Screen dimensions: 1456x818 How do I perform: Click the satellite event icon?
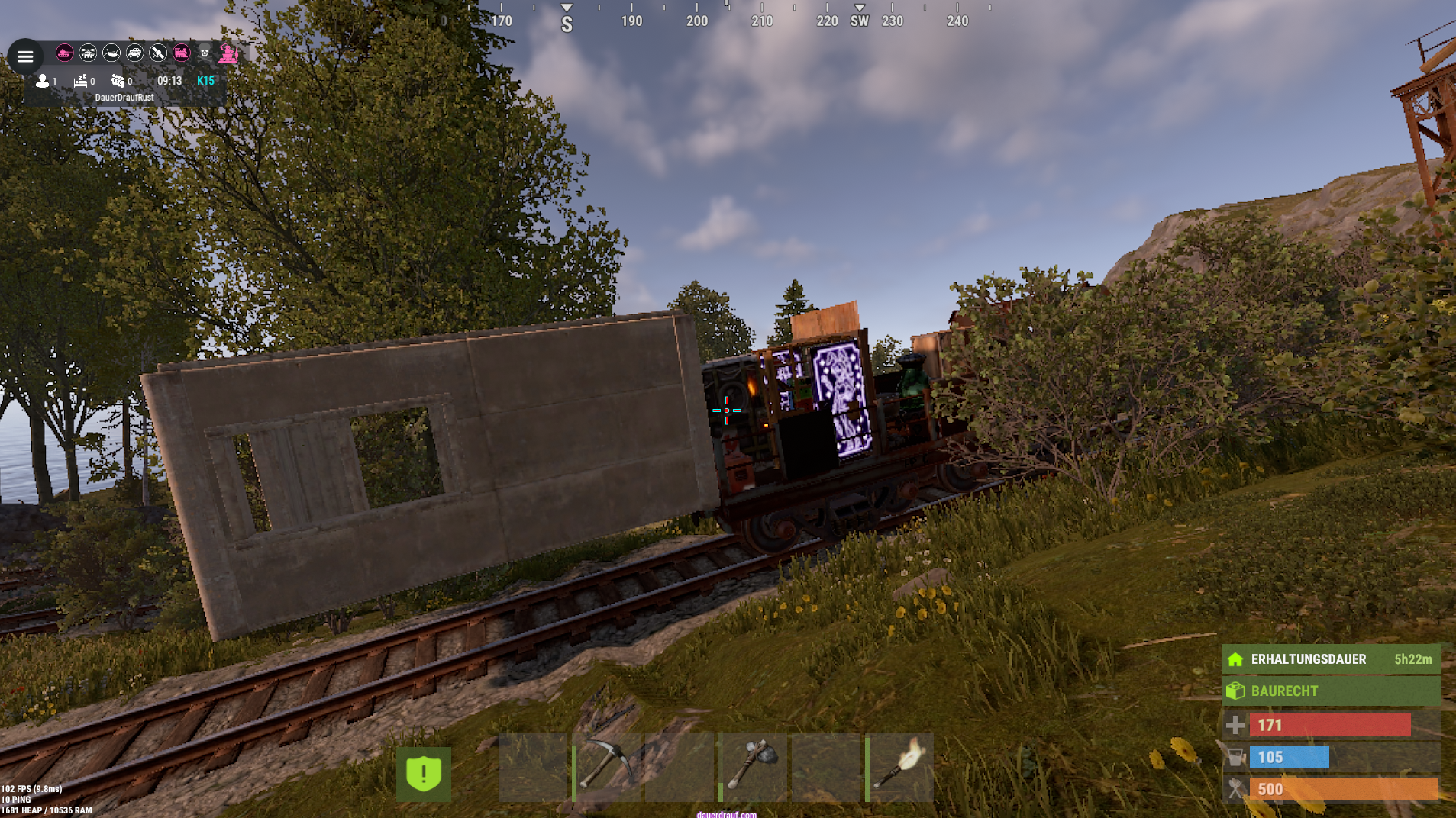(x=158, y=53)
